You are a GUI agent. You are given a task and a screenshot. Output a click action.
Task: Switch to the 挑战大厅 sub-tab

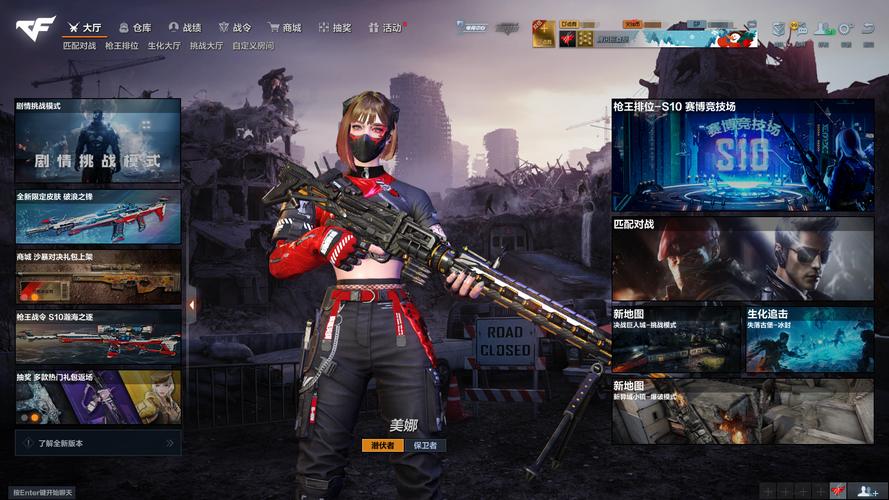[x=206, y=46]
